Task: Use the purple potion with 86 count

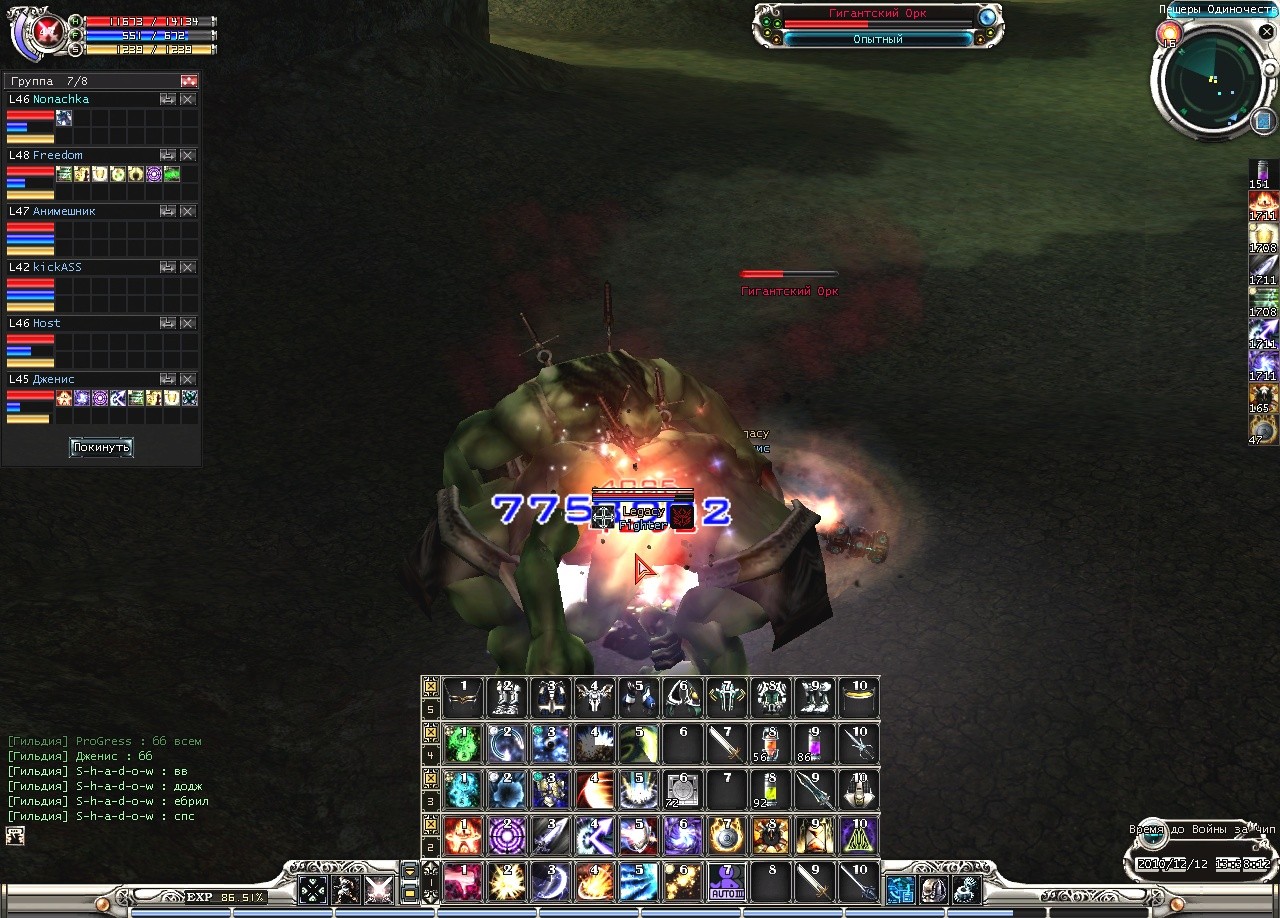Action: [x=815, y=745]
